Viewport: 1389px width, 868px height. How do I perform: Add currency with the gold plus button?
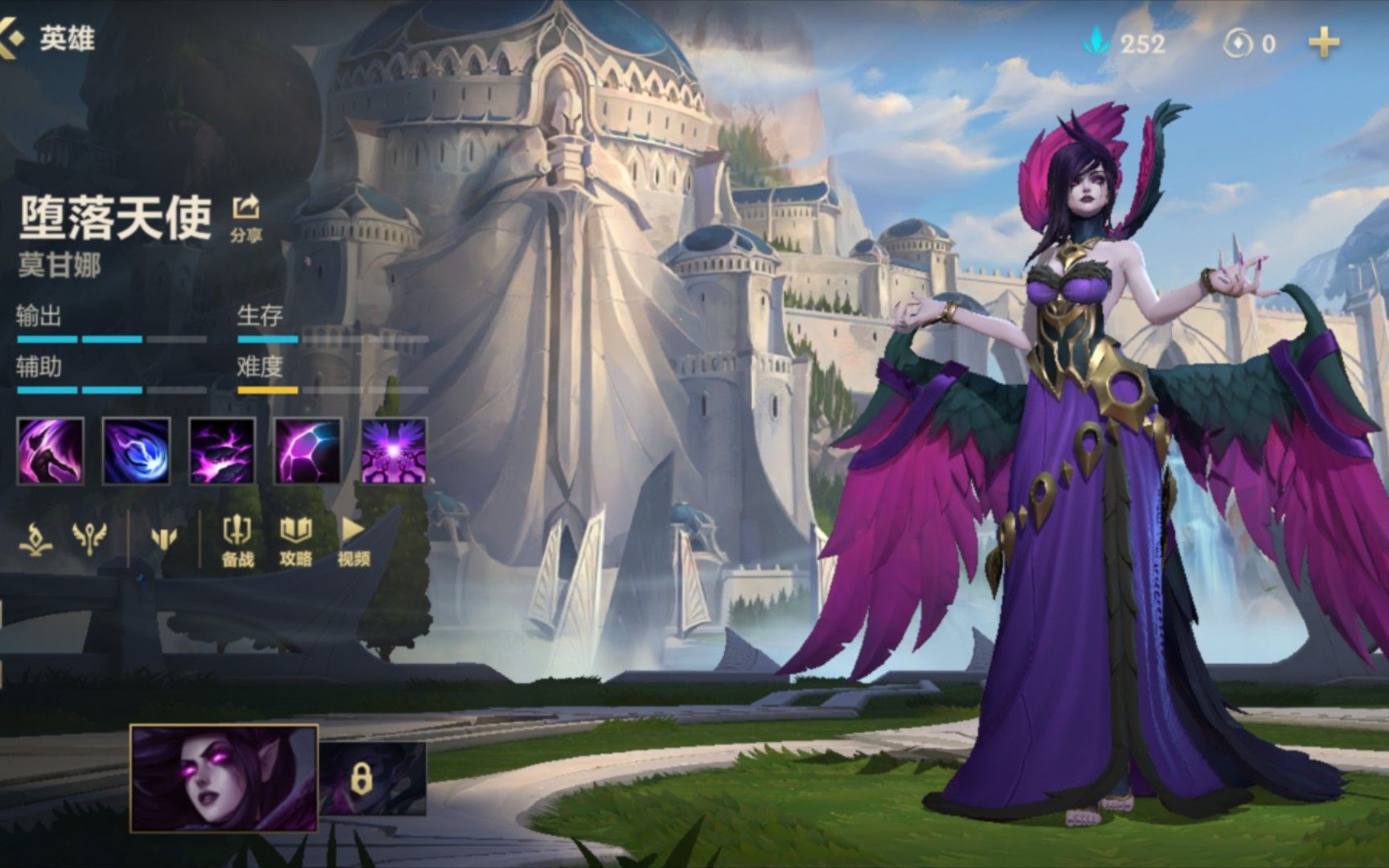[1324, 43]
